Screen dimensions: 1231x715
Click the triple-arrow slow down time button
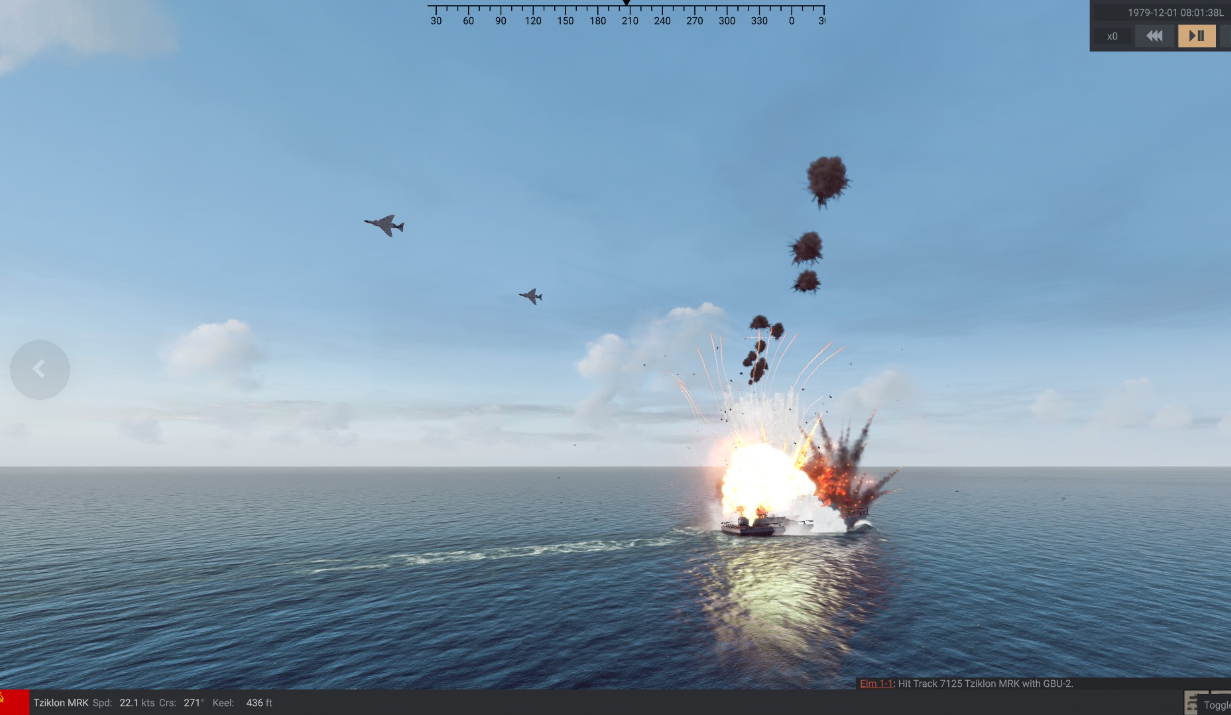(x=1154, y=36)
